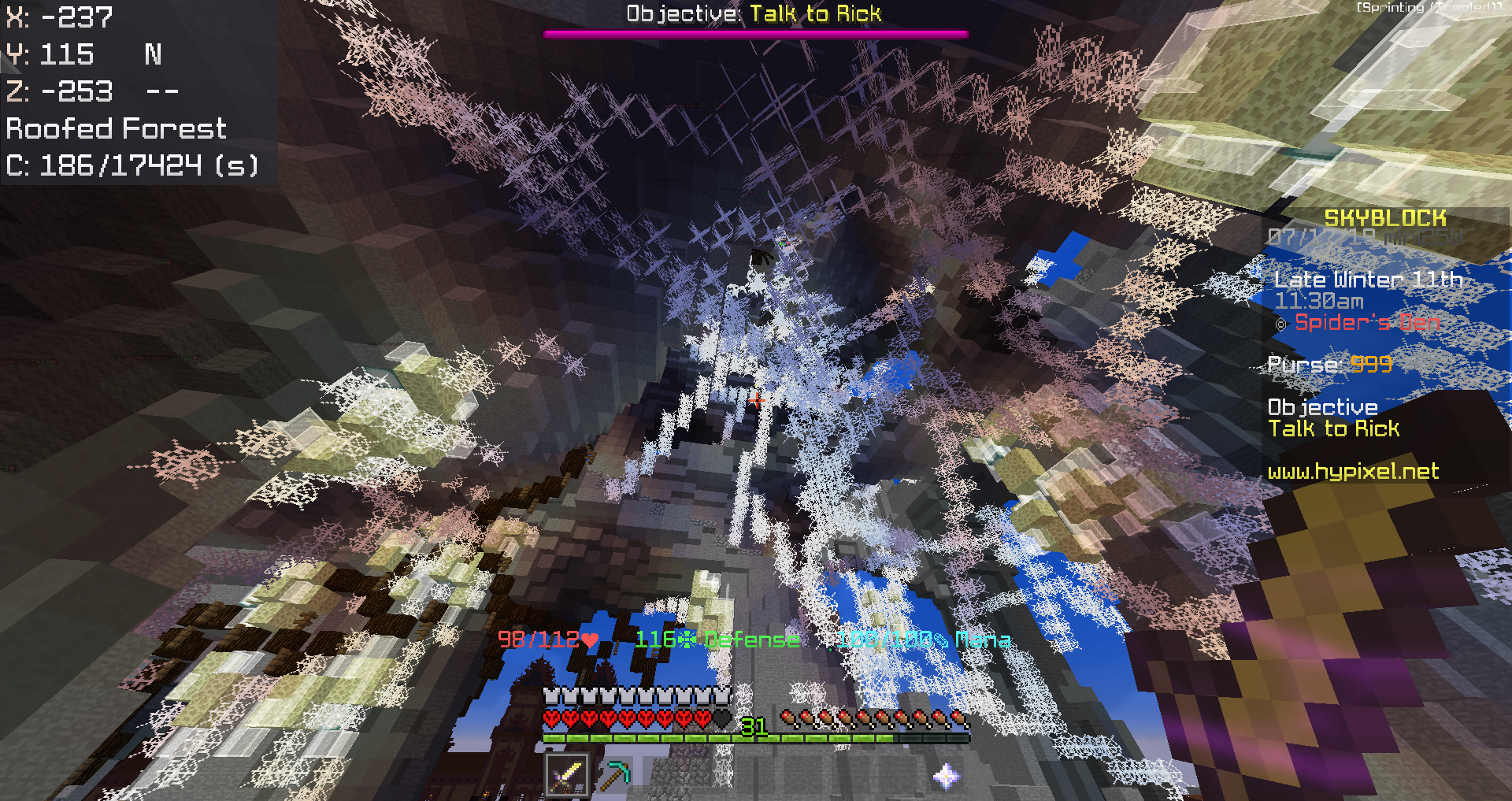Click the crosshair in screen center
Image resolution: width=1512 pixels, height=801 pixels.
756,400
